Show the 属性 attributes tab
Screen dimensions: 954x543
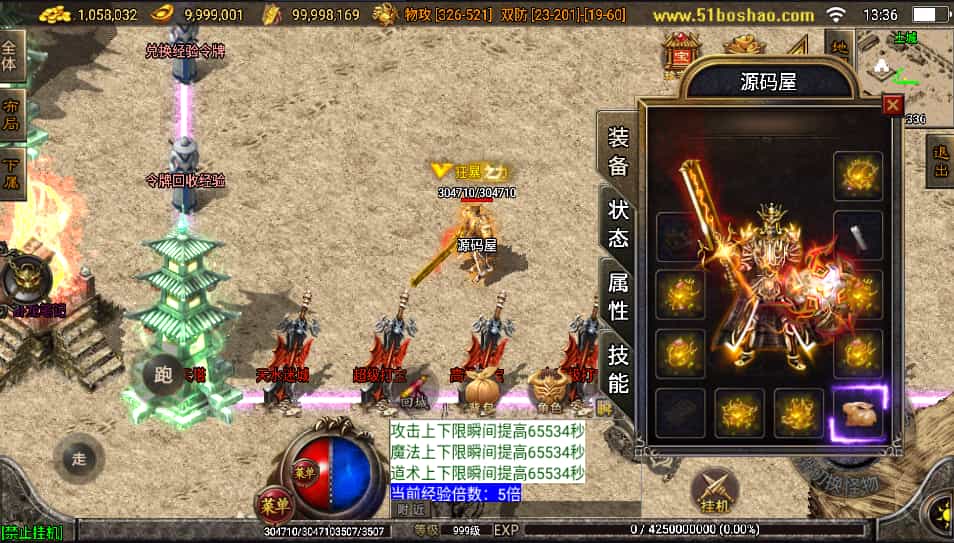[x=617, y=297]
